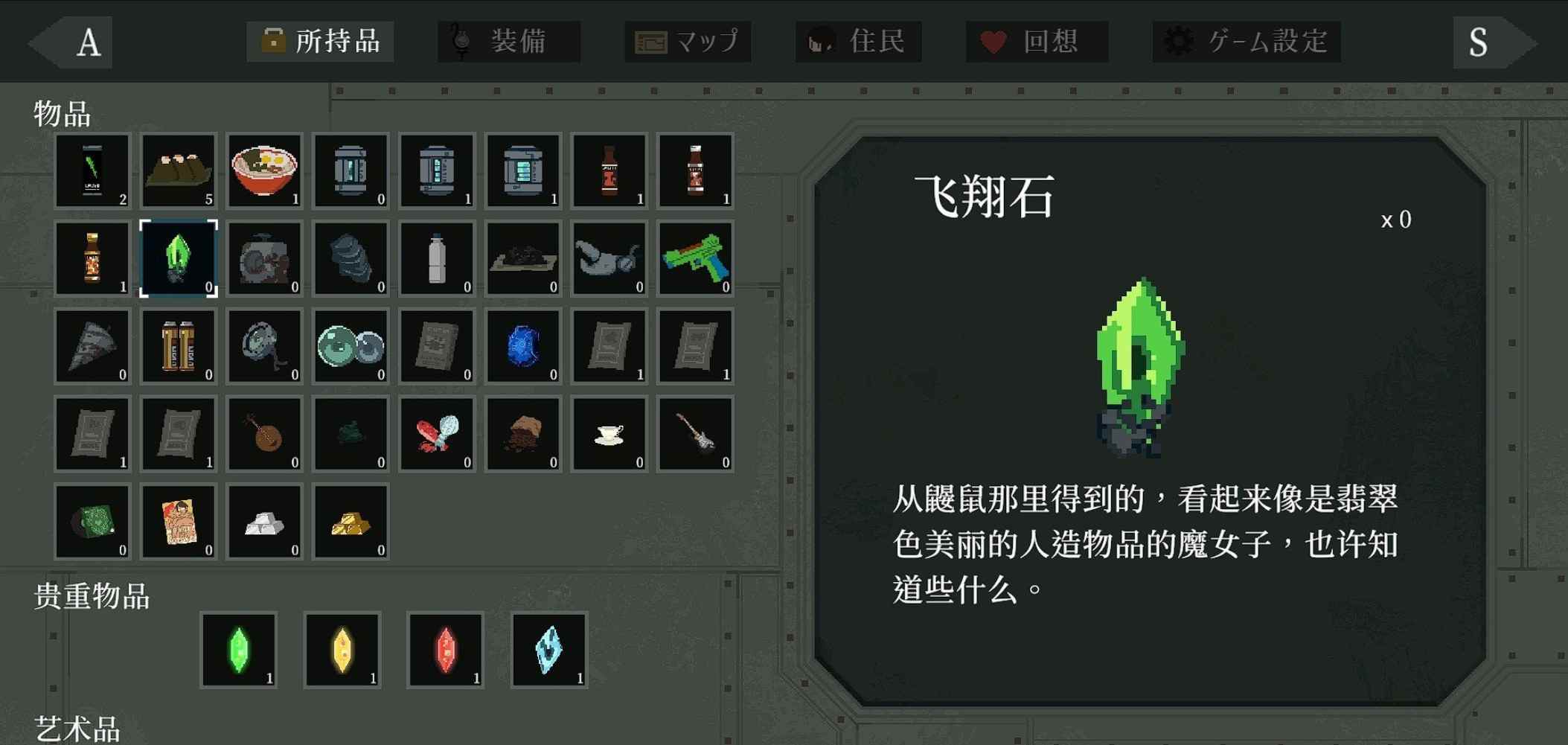Screen dimensions: 1568x745
Task: Click the 所持品 inventory button
Action: coord(321,42)
